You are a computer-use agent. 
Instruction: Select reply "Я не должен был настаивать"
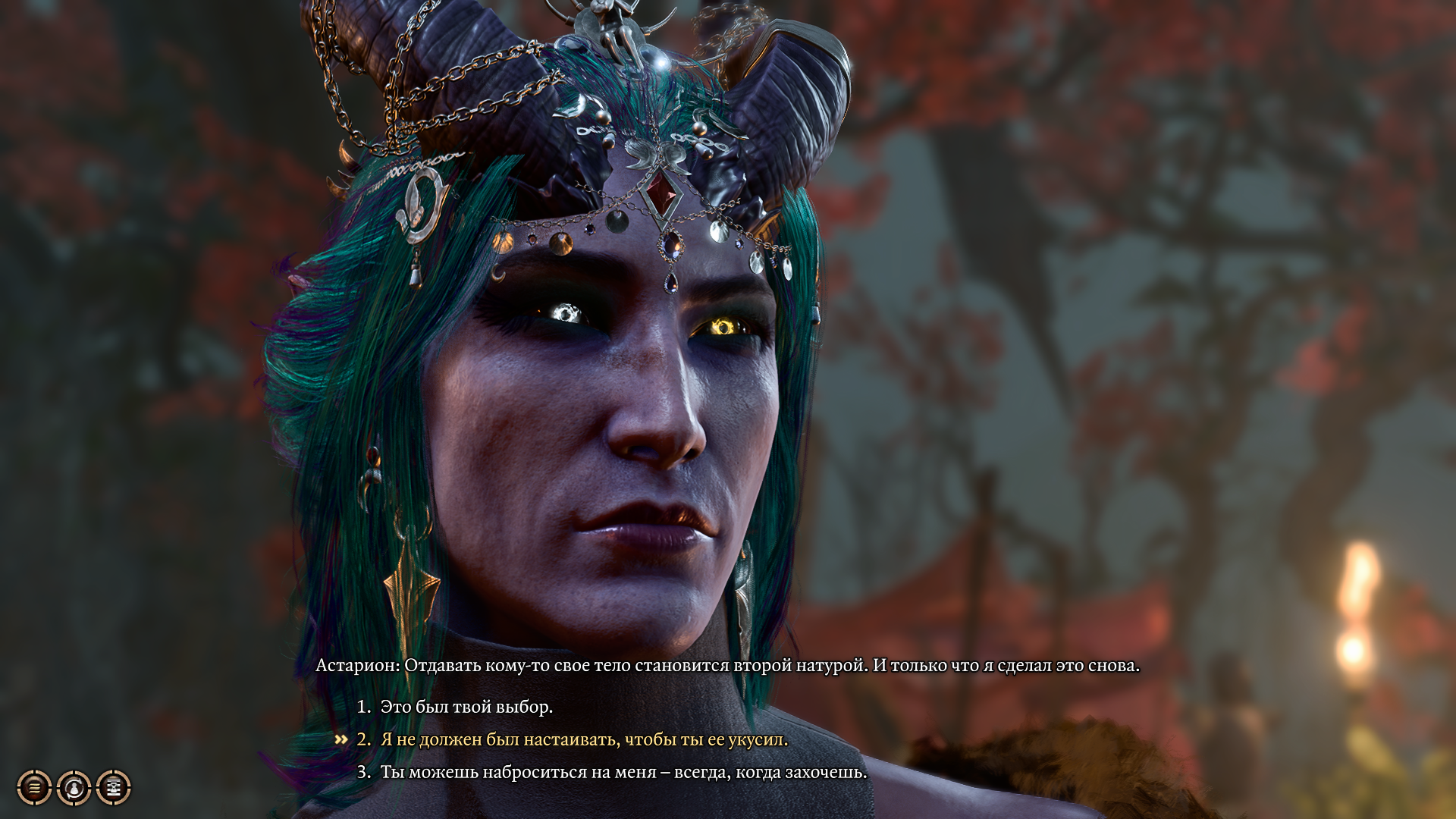point(584,739)
